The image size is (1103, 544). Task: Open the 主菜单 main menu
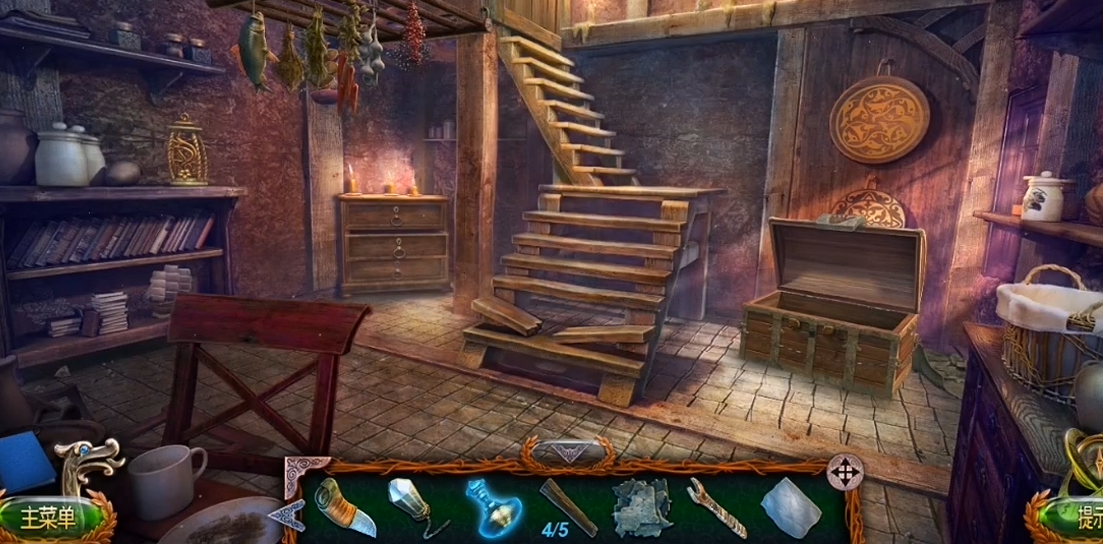tap(48, 518)
